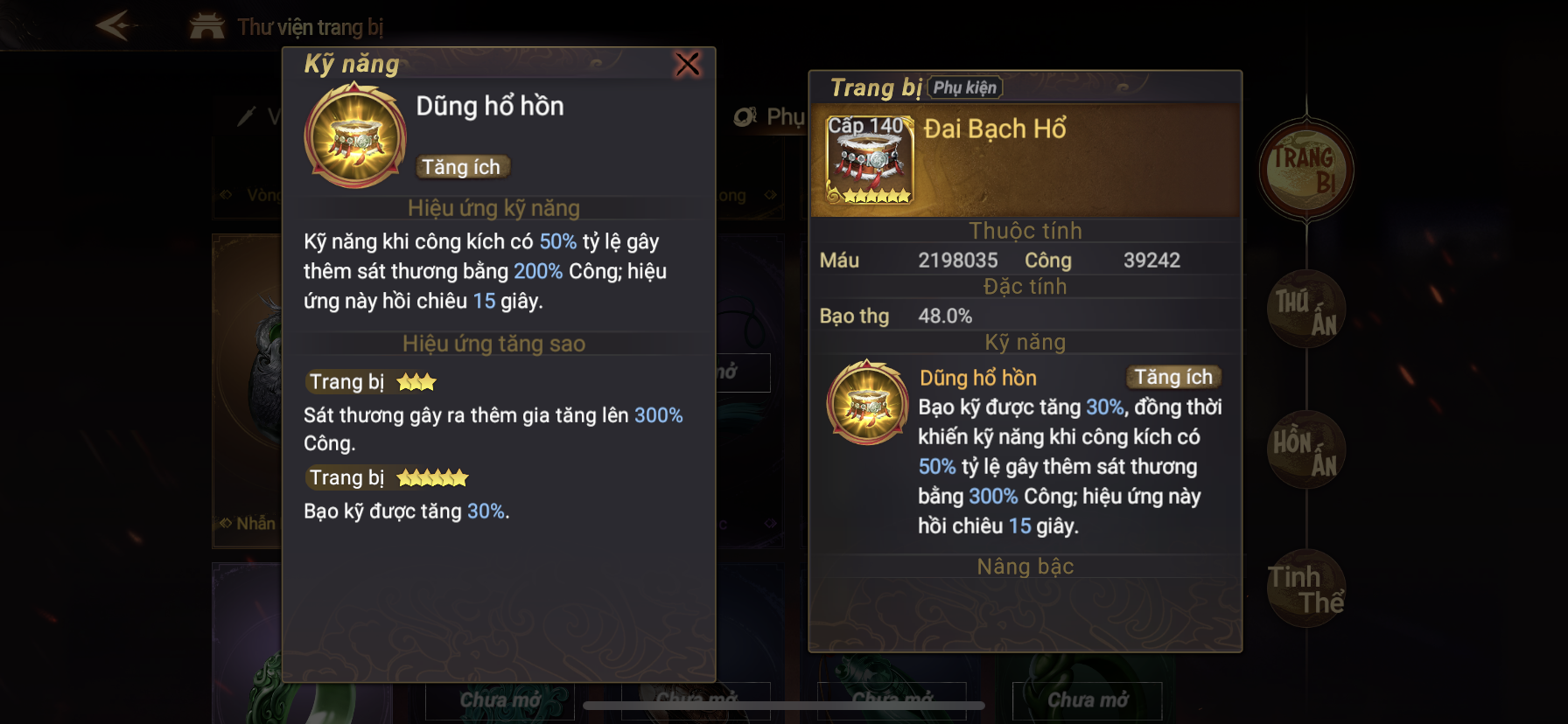Click the large Dũng hổ hồn icon in skill popup
The image size is (1568, 724).
(355, 136)
